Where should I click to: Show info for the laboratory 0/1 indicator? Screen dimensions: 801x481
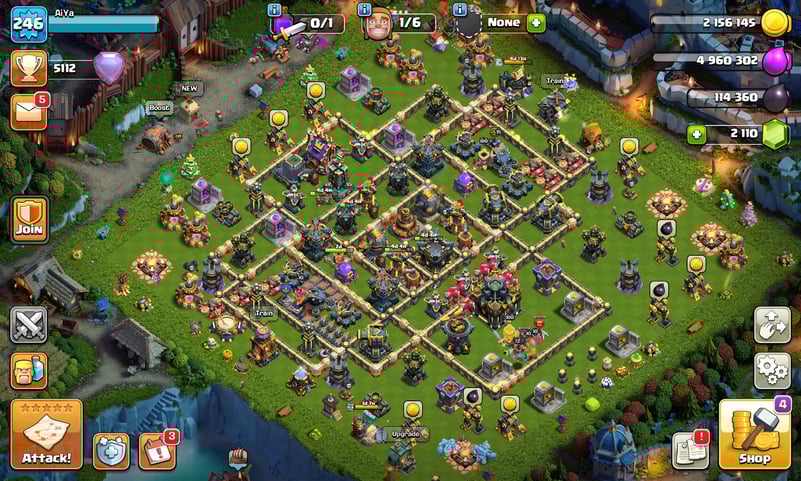click(275, 10)
